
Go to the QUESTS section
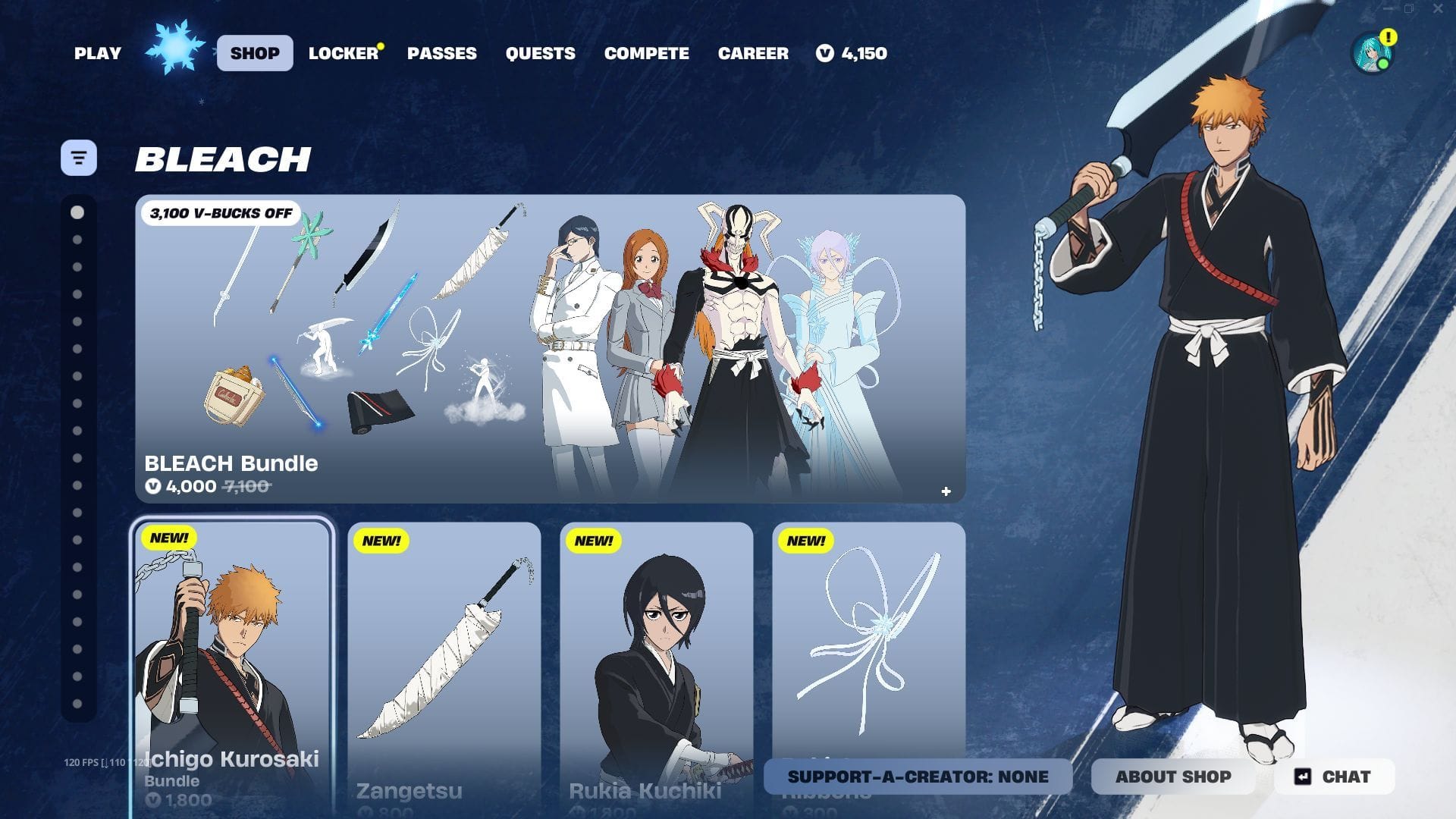(x=541, y=53)
